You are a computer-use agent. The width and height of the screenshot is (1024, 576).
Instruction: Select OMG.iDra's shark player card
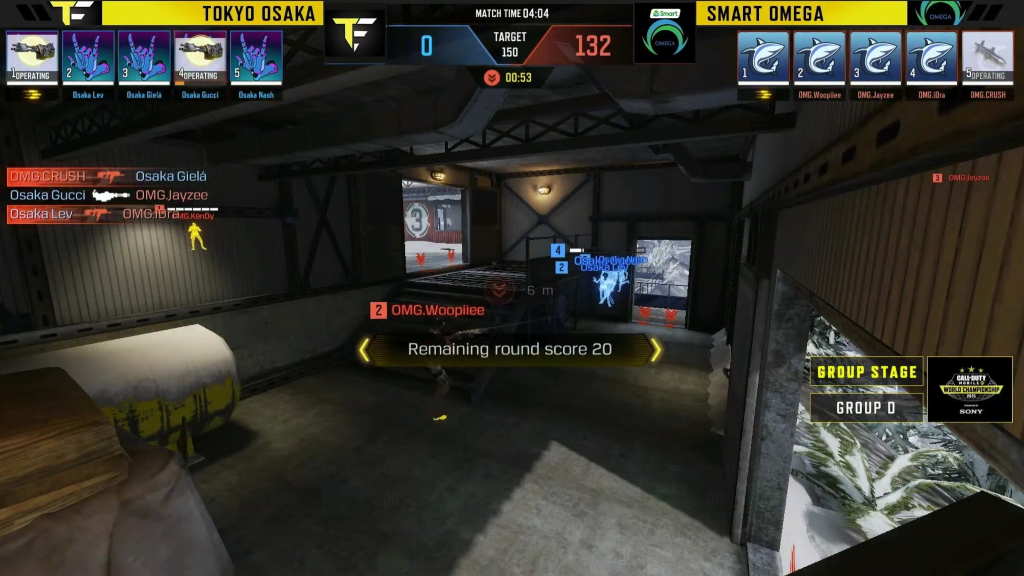coord(931,57)
